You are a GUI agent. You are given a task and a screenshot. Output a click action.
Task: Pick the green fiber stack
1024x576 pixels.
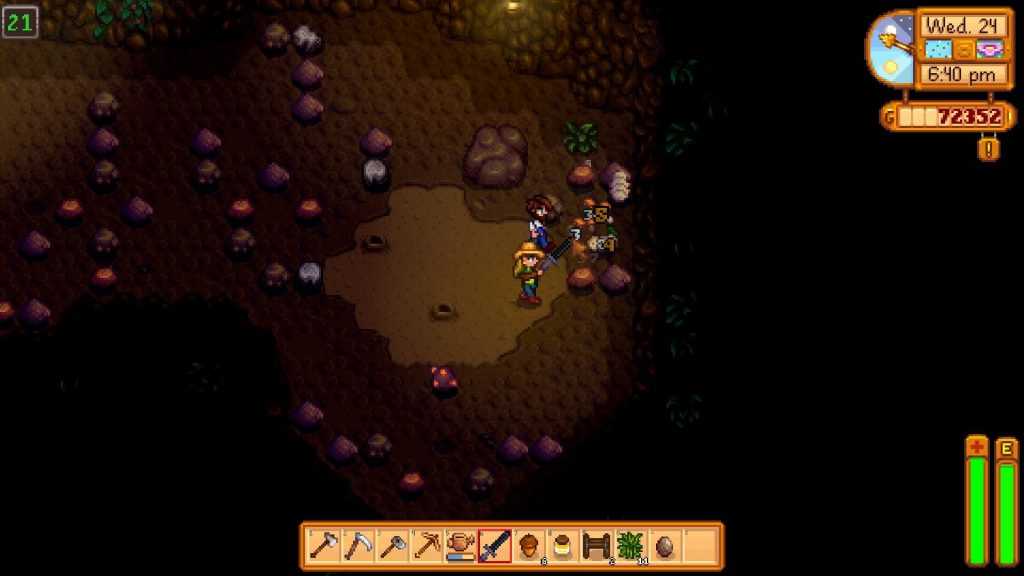[x=630, y=546]
